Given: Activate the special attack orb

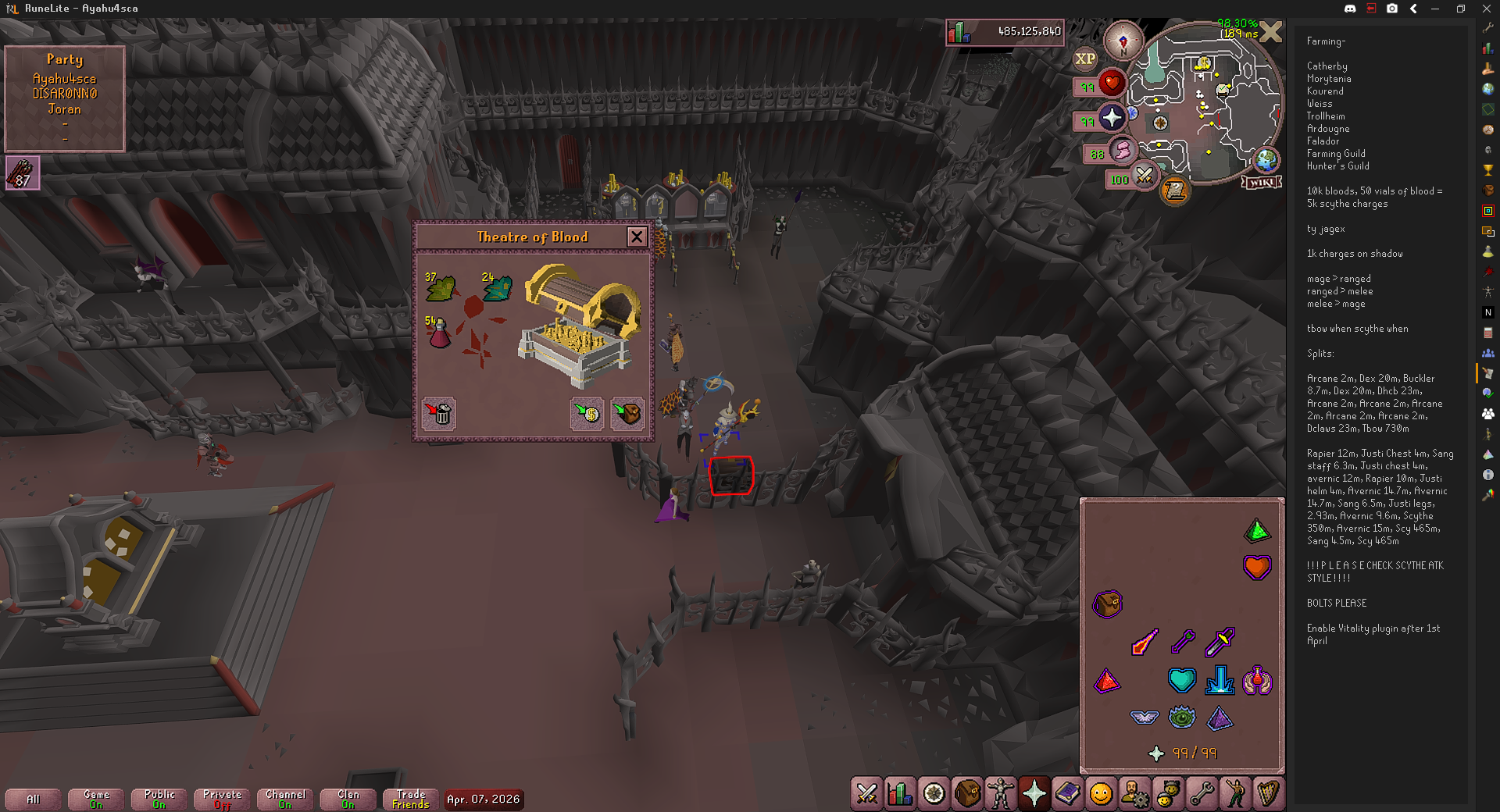Looking at the screenshot, I should pyautogui.click(x=1144, y=176).
